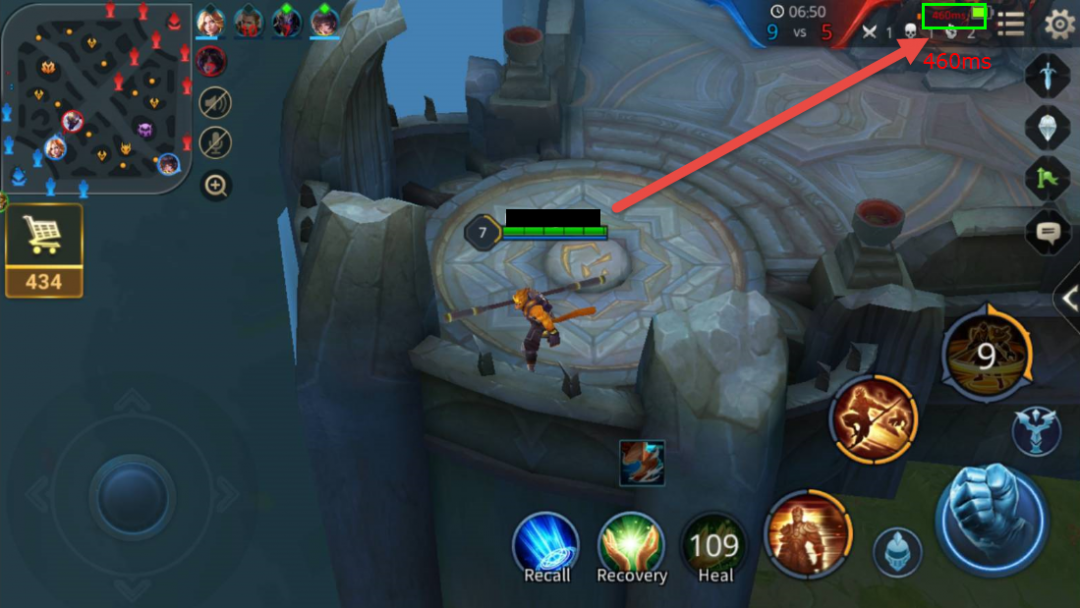Select the blonde teammate portrait at top
Screen dimensions: 1080x608
211,20
